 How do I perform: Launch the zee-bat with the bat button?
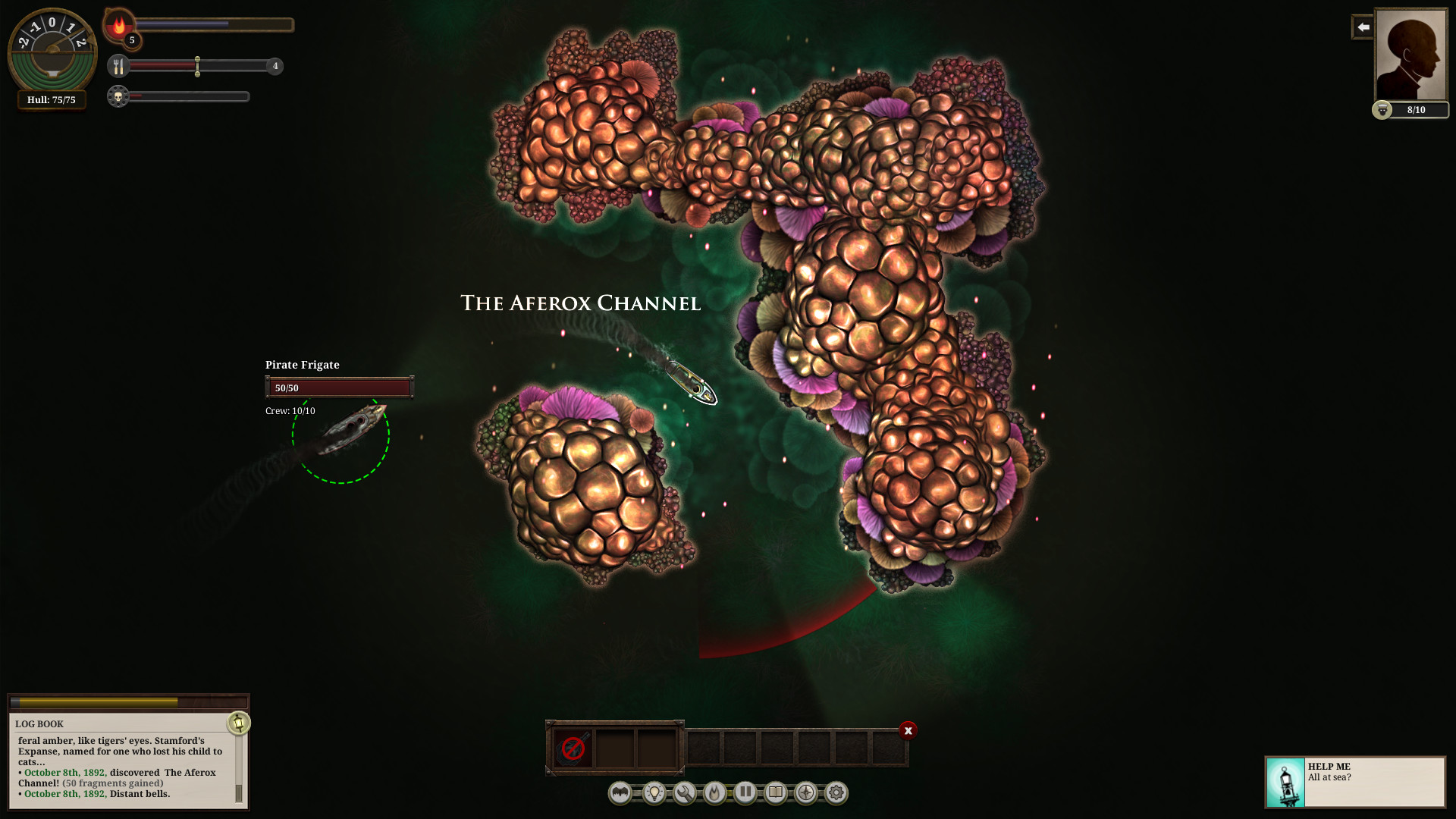620,793
